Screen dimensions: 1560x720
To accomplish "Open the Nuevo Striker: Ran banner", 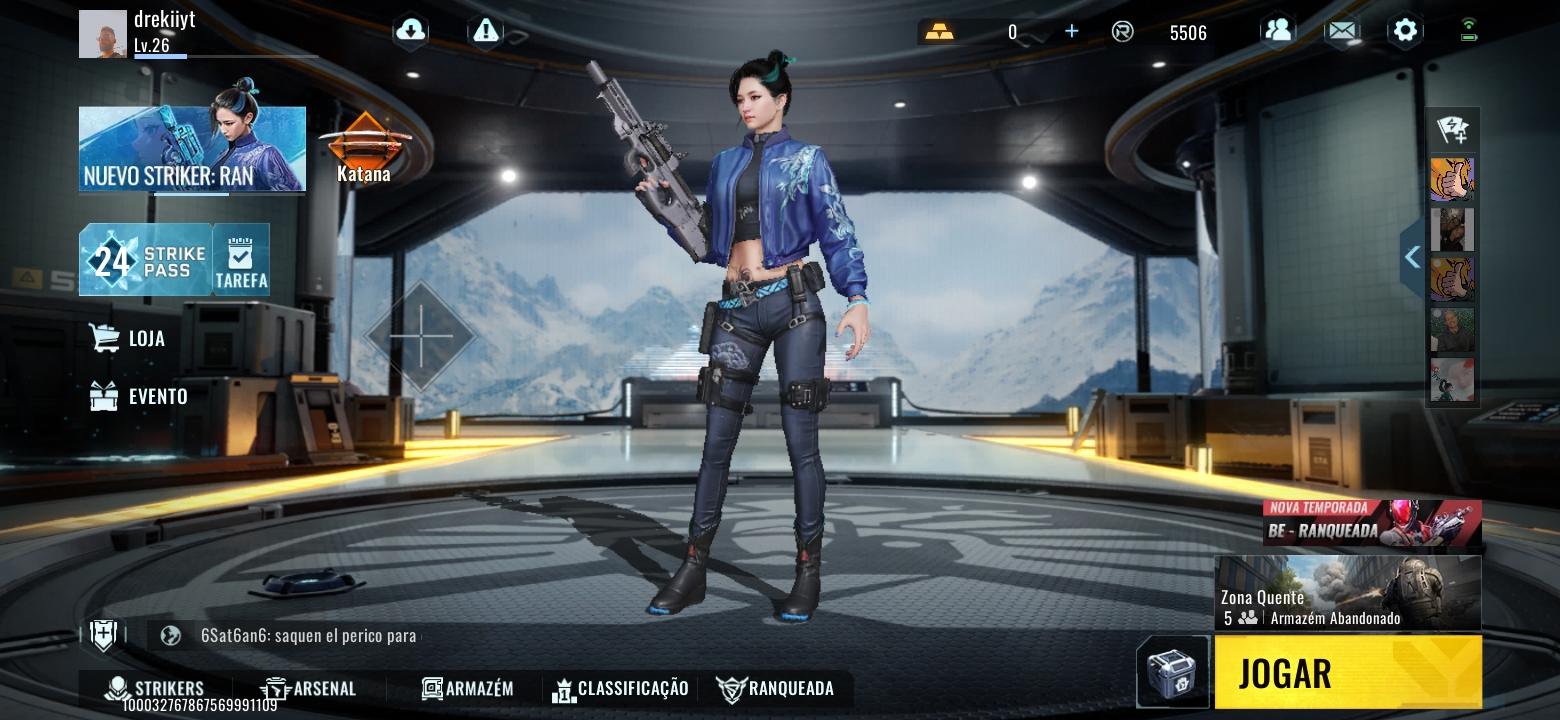I will point(190,148).
